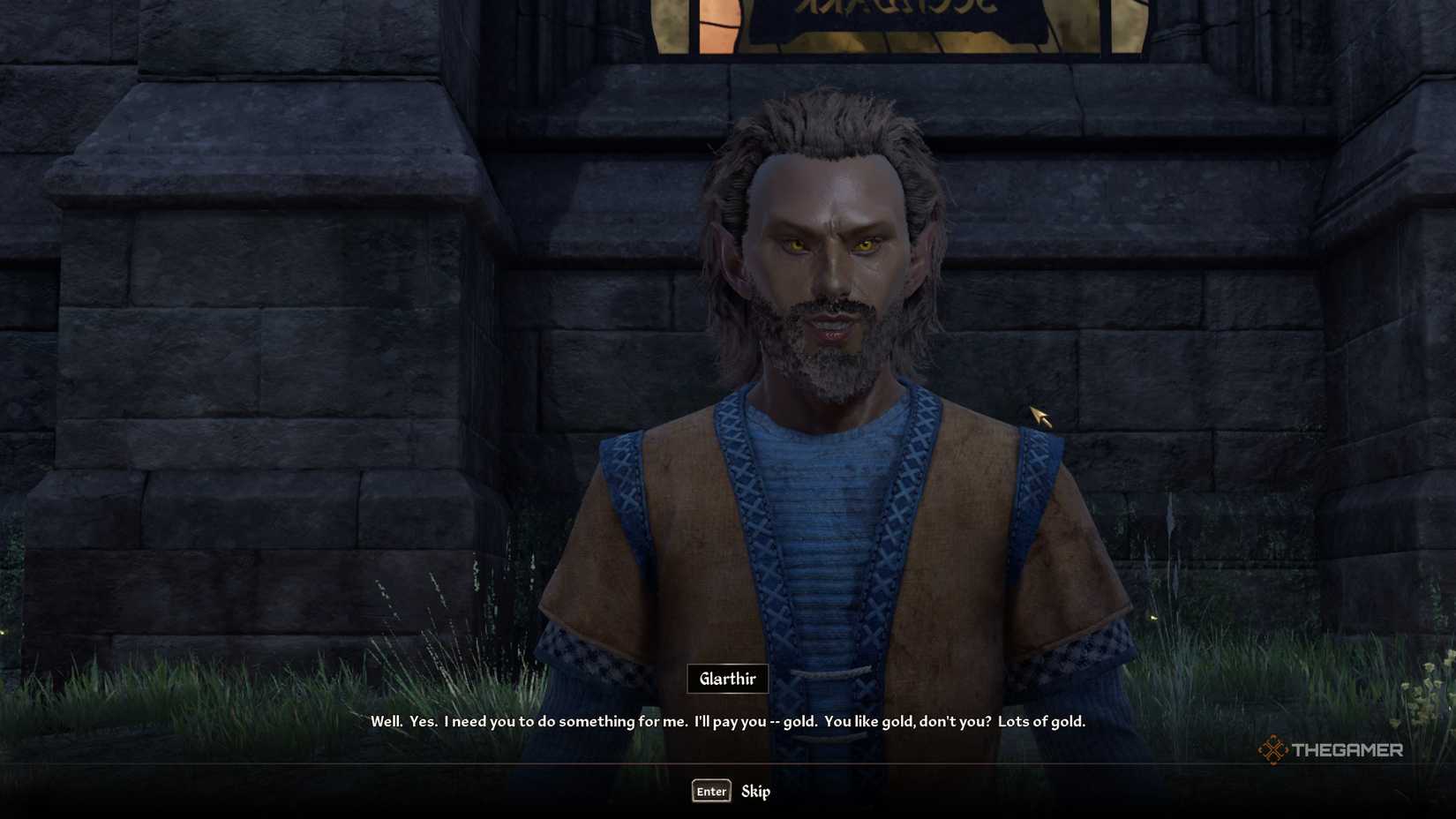
Task: Click the cross-shaped emblem in THEGAMER watermark
Action: (x=1273, y=751)
